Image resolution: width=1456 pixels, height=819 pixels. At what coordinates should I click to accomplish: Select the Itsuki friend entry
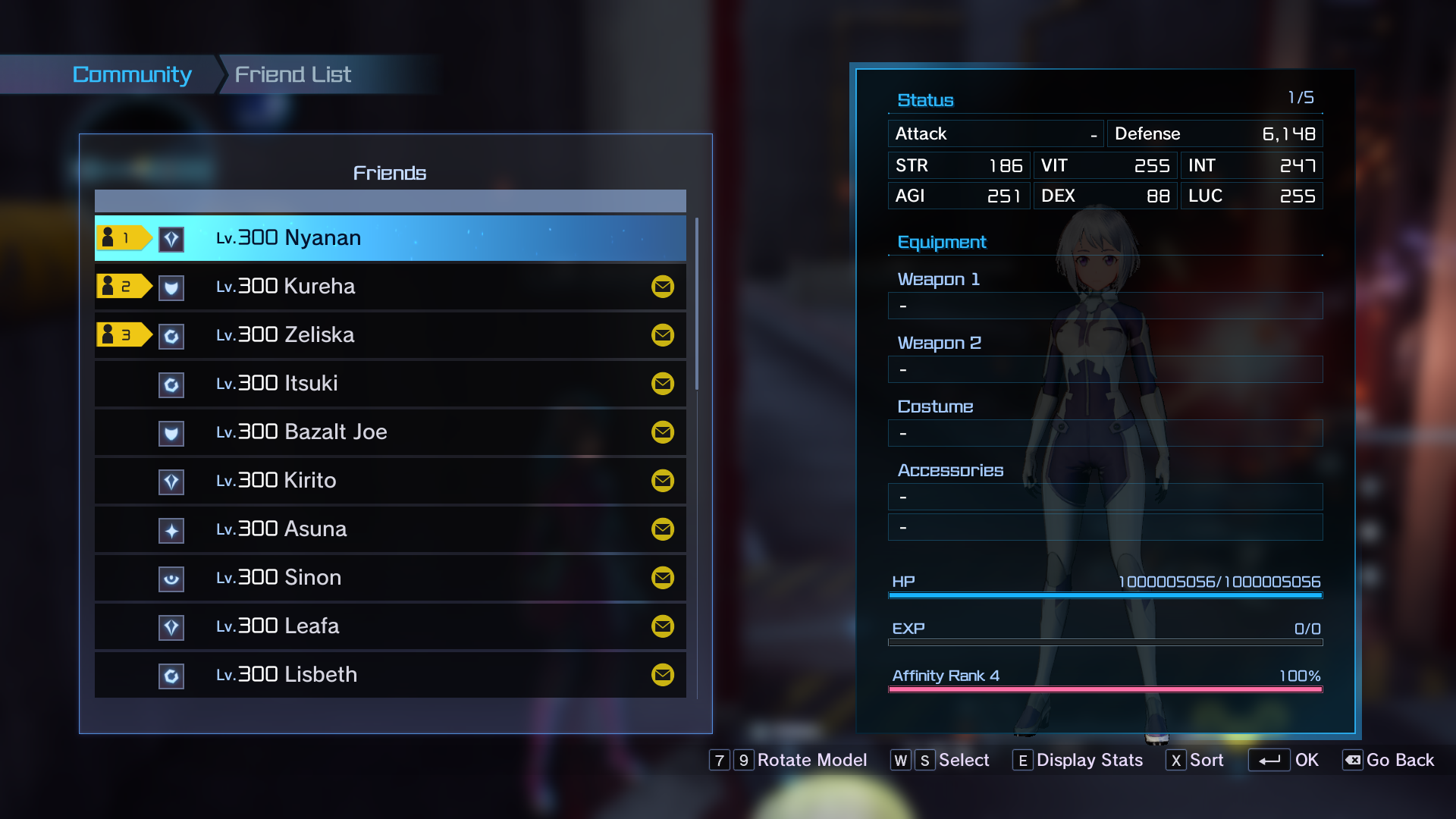390,384
